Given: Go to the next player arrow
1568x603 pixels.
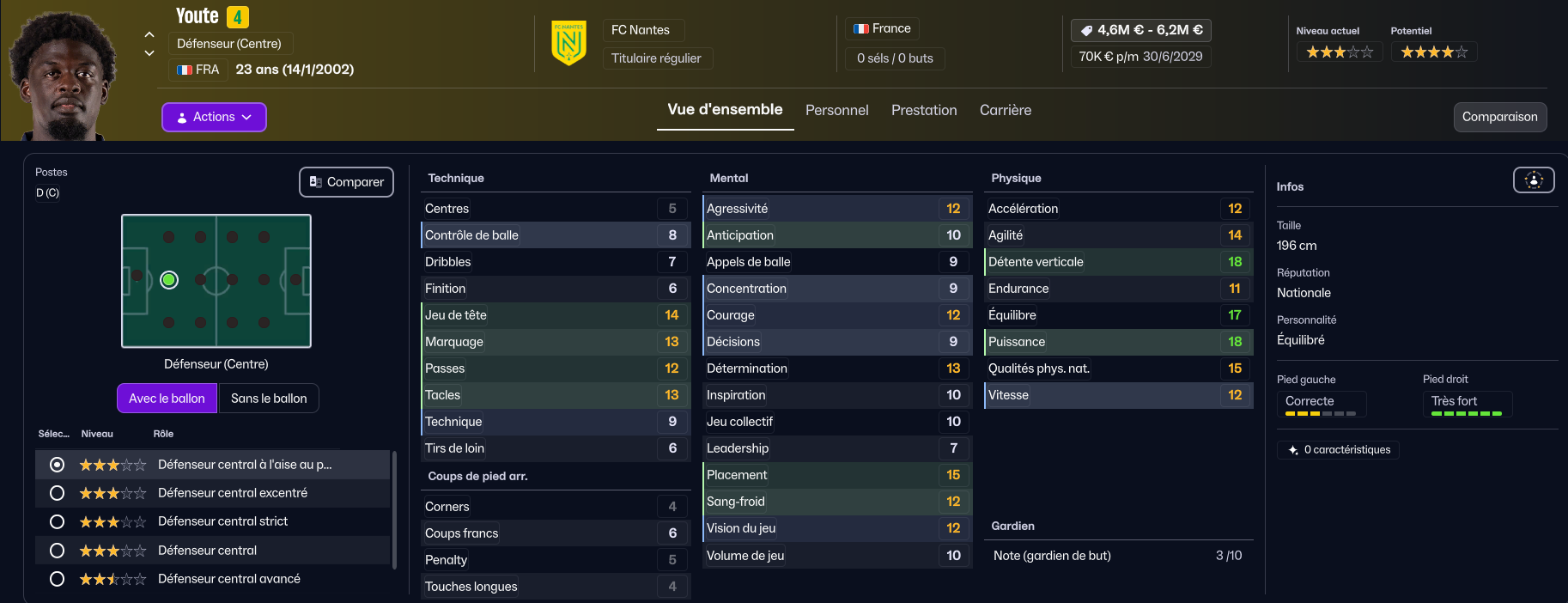Looking at the screenshot, I should 149,53.
